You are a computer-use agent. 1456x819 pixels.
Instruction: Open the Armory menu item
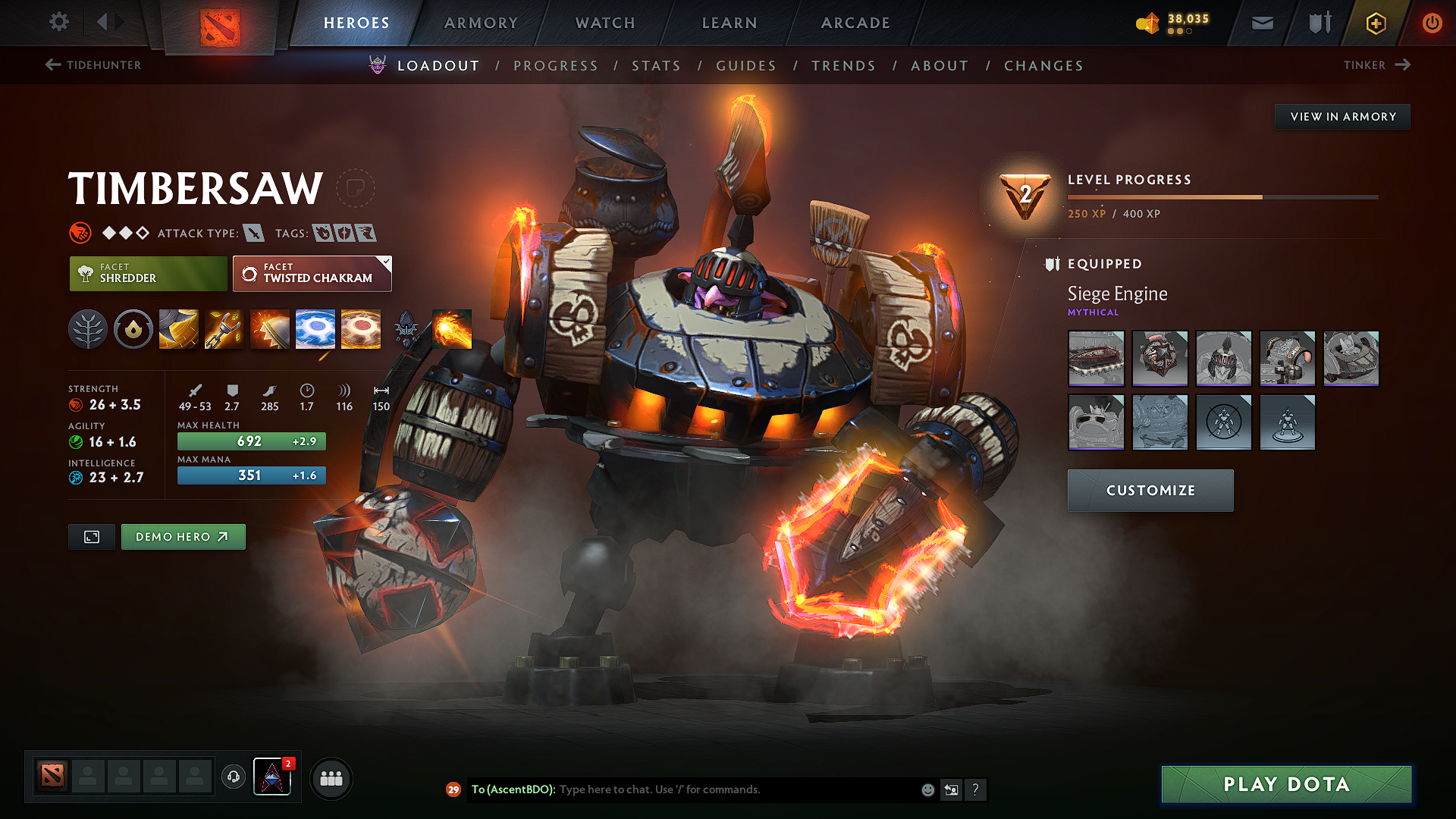(x=481, y=23)
